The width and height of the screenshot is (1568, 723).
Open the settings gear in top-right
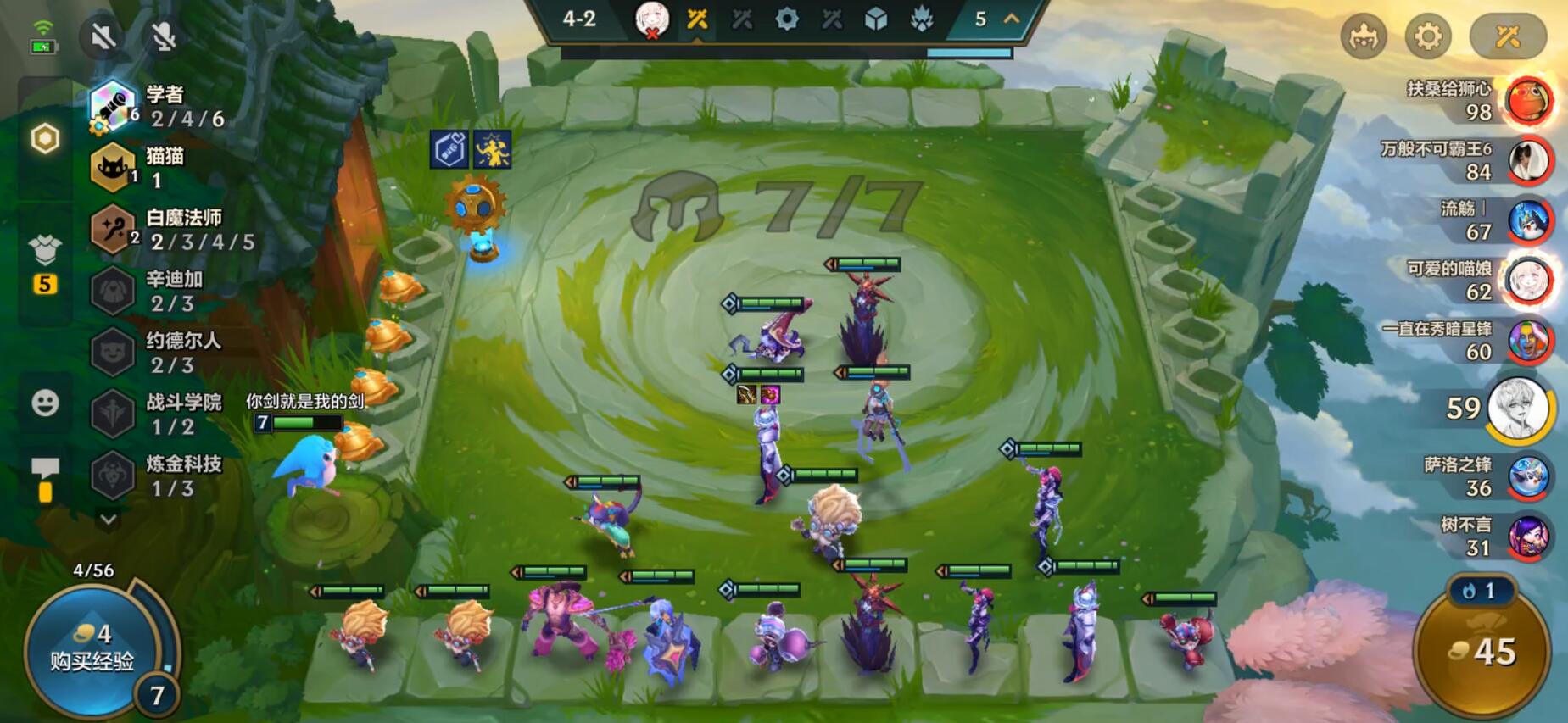(1428, 36)
